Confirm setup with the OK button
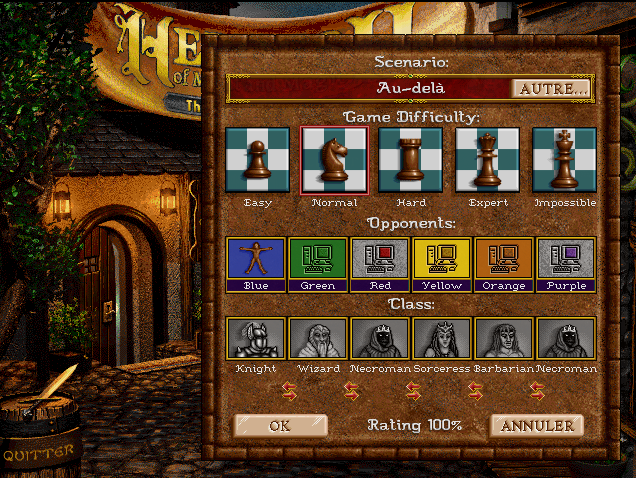 point(280,426)
